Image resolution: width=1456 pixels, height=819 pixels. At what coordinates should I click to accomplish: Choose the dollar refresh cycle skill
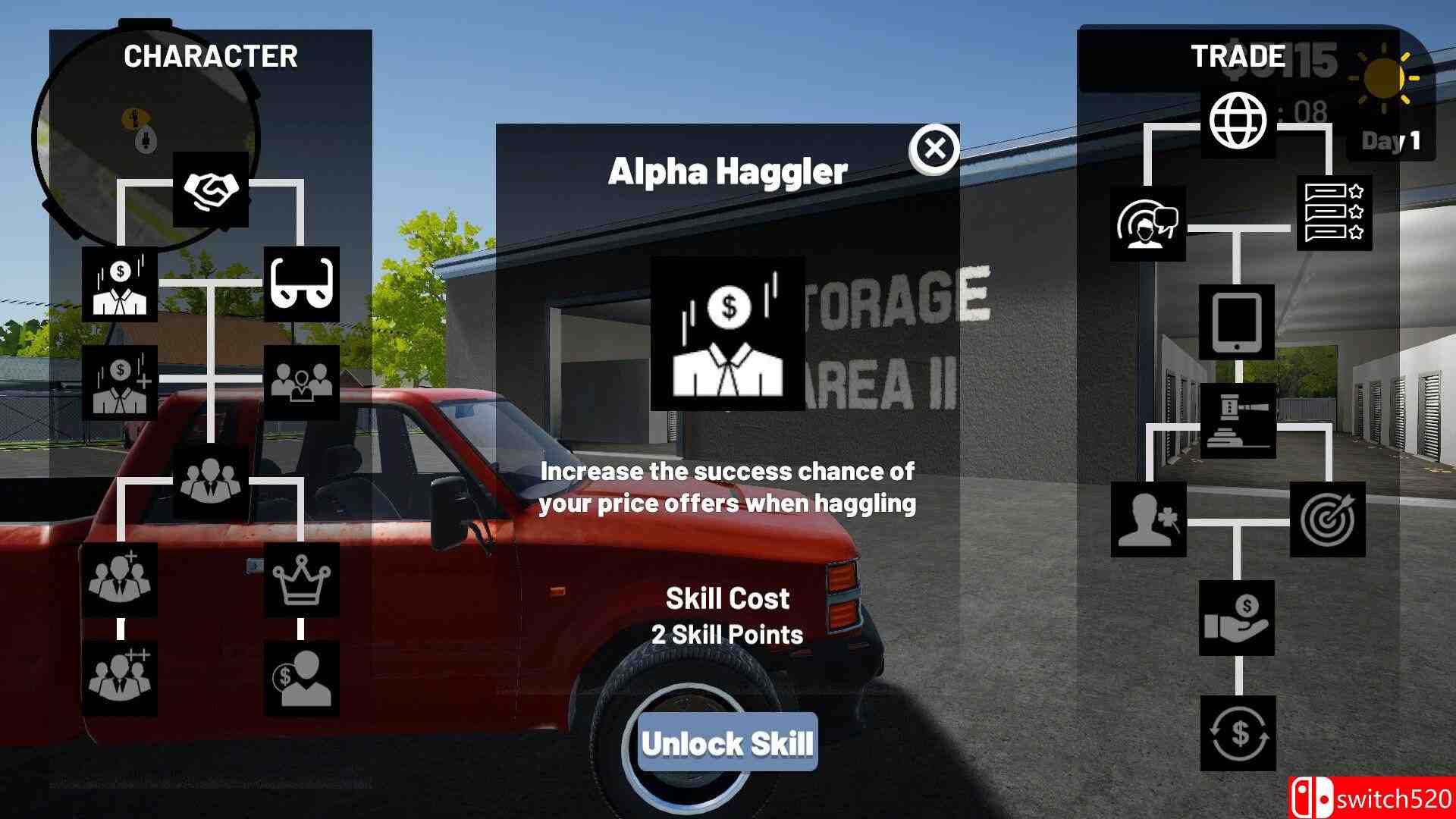pos(1238,733)
